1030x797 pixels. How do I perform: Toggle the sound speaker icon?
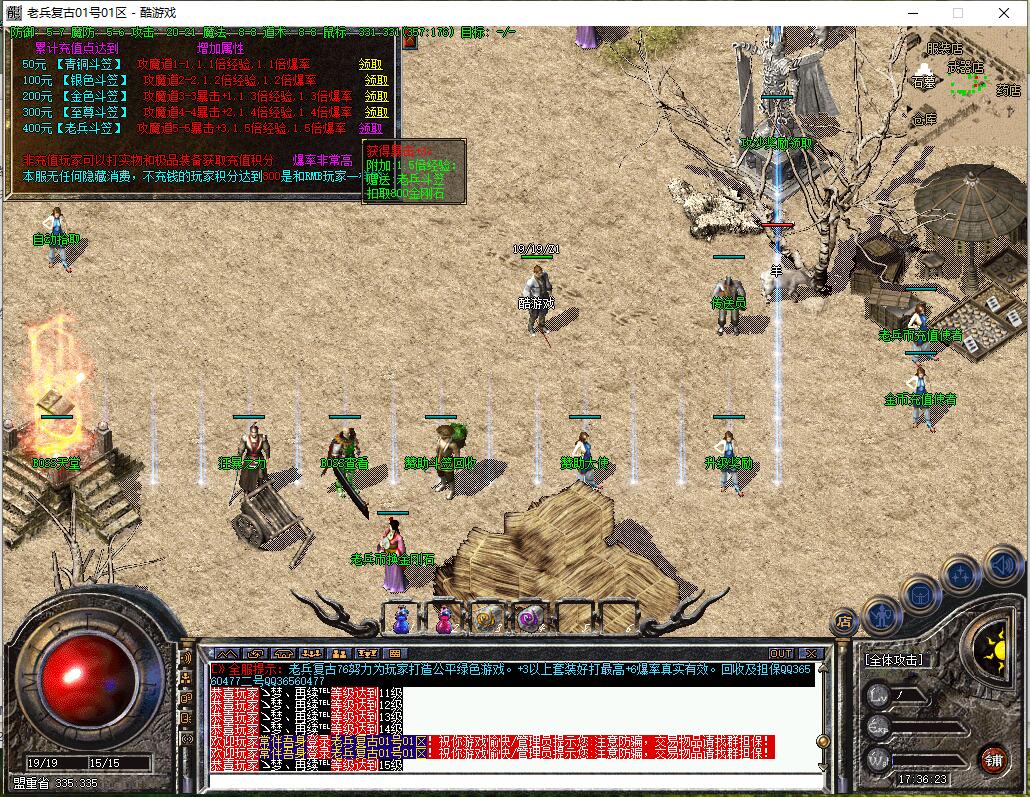coord(1001,567)
